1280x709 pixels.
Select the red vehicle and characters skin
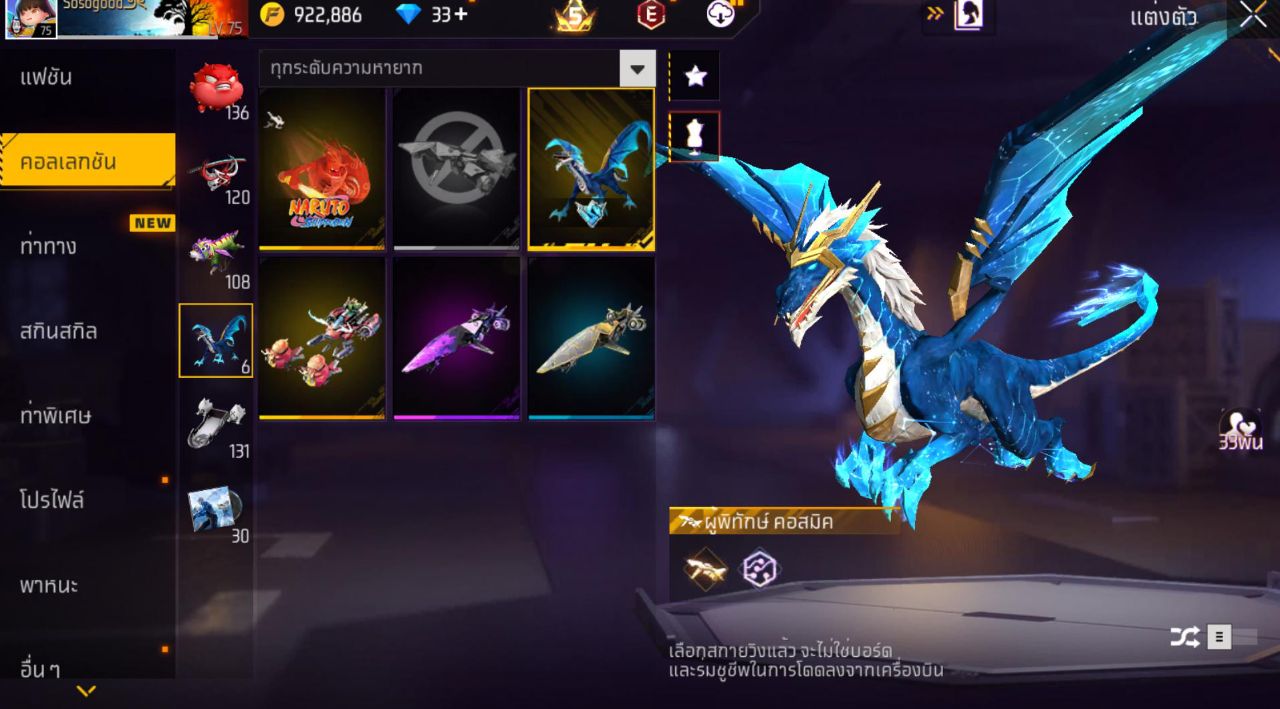coord(322,338)
